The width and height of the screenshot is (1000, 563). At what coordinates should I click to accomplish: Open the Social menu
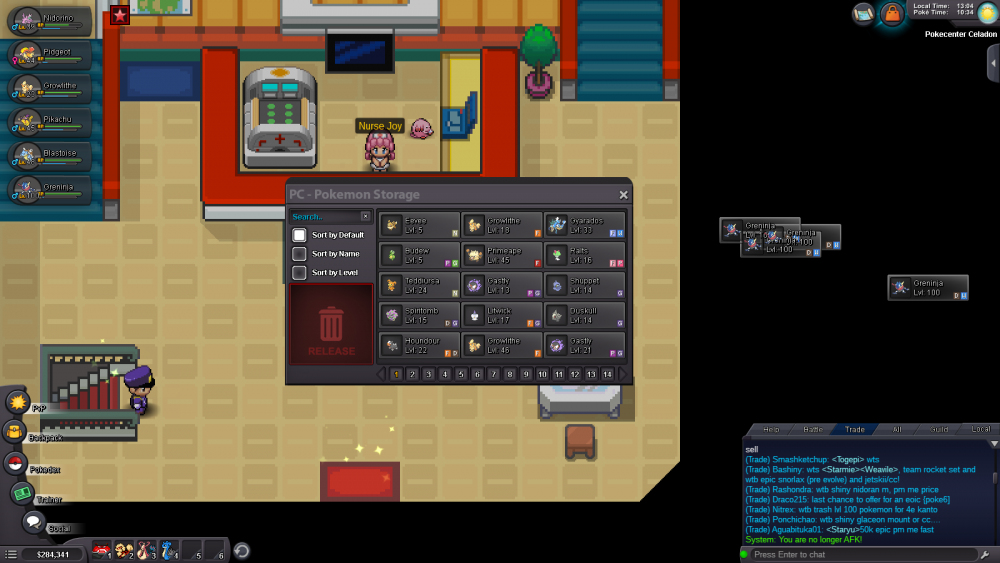click(34, 522)
